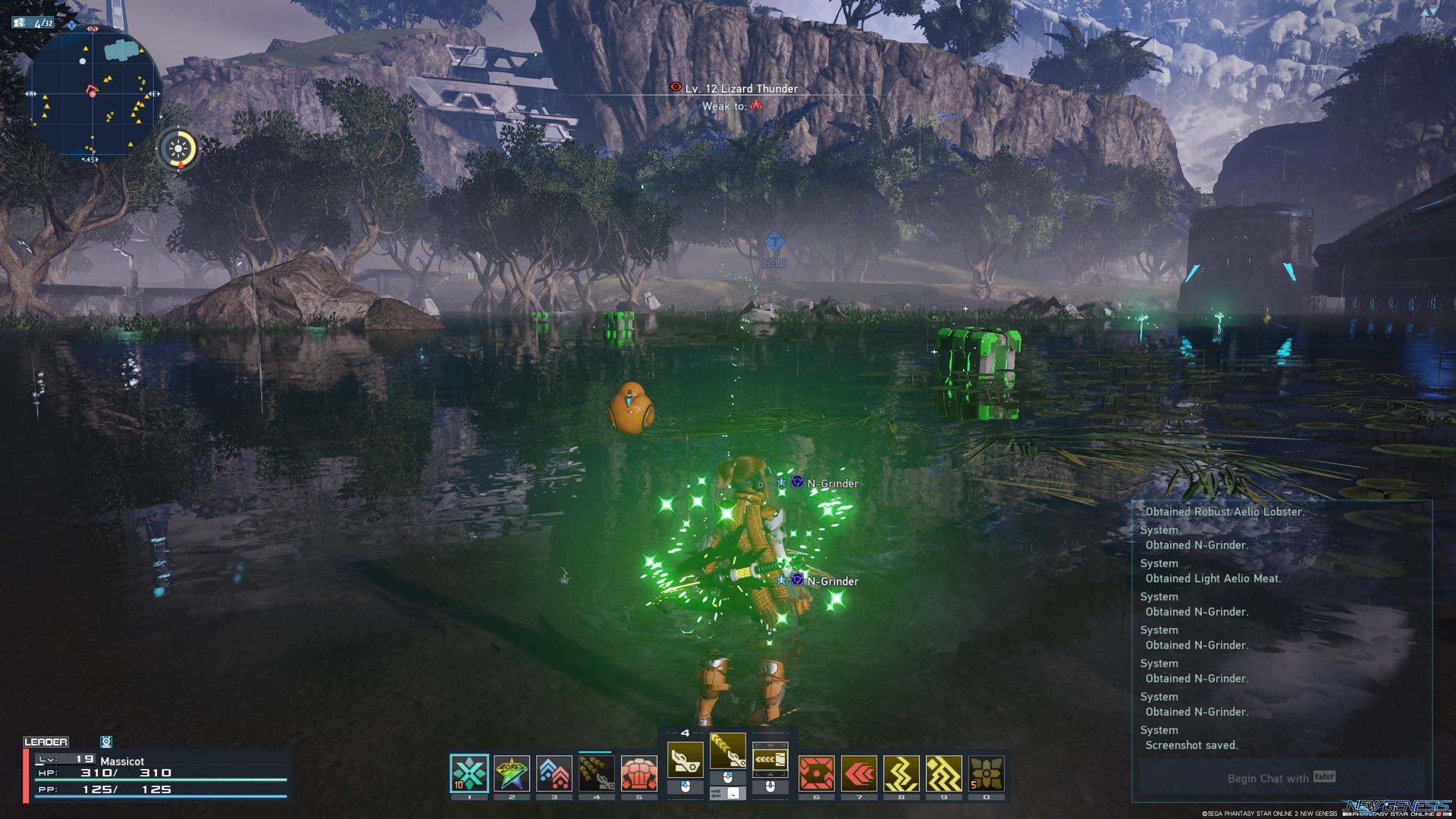The width and height of the screenshot is (1456, 819).
Task: Click the N-Grinder pickup label near the character
Action: [833, 483]
